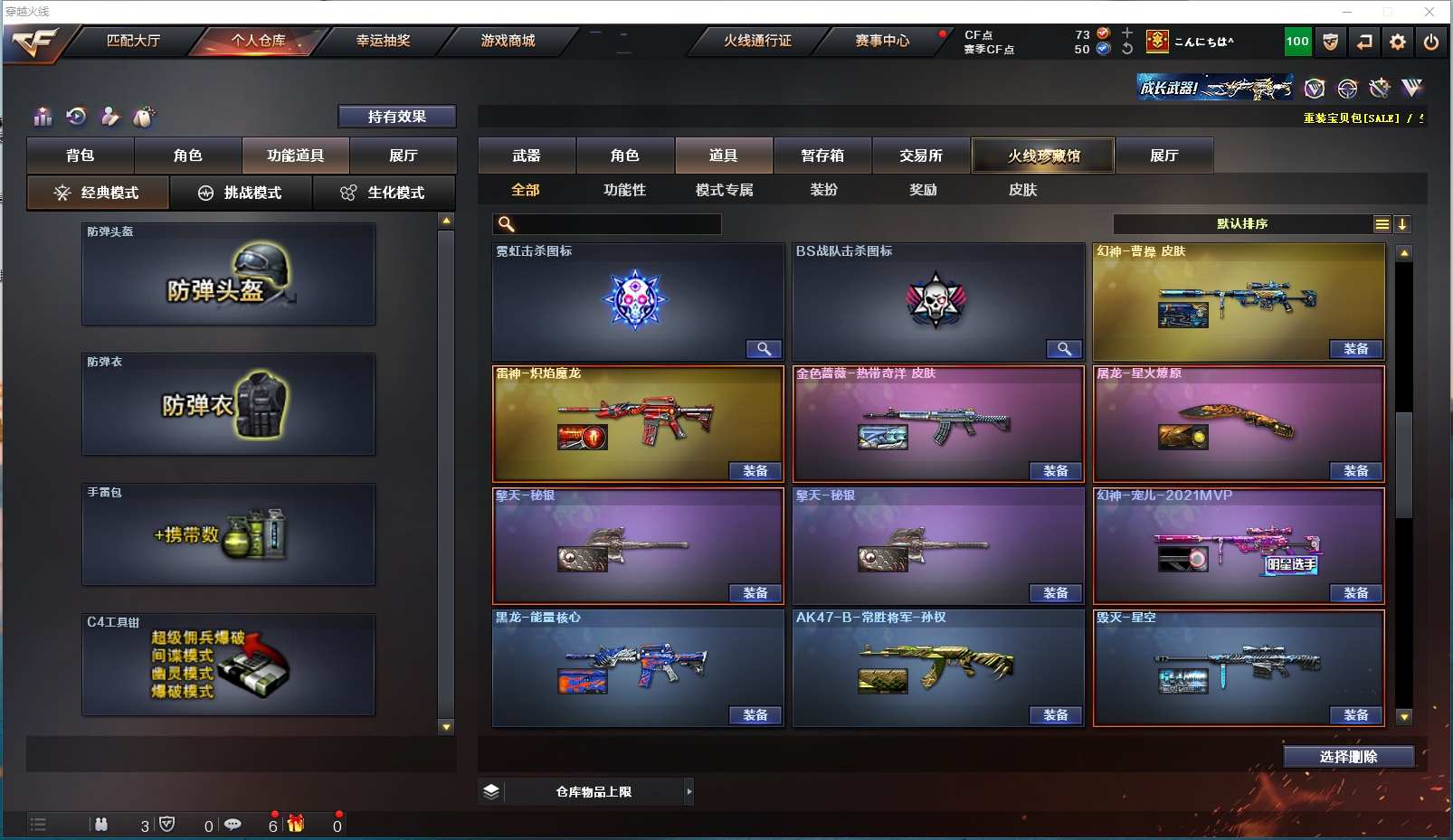Go to 幸运抽奖 lucky draw
1453x840 pixels.
[x=383, y=41]
